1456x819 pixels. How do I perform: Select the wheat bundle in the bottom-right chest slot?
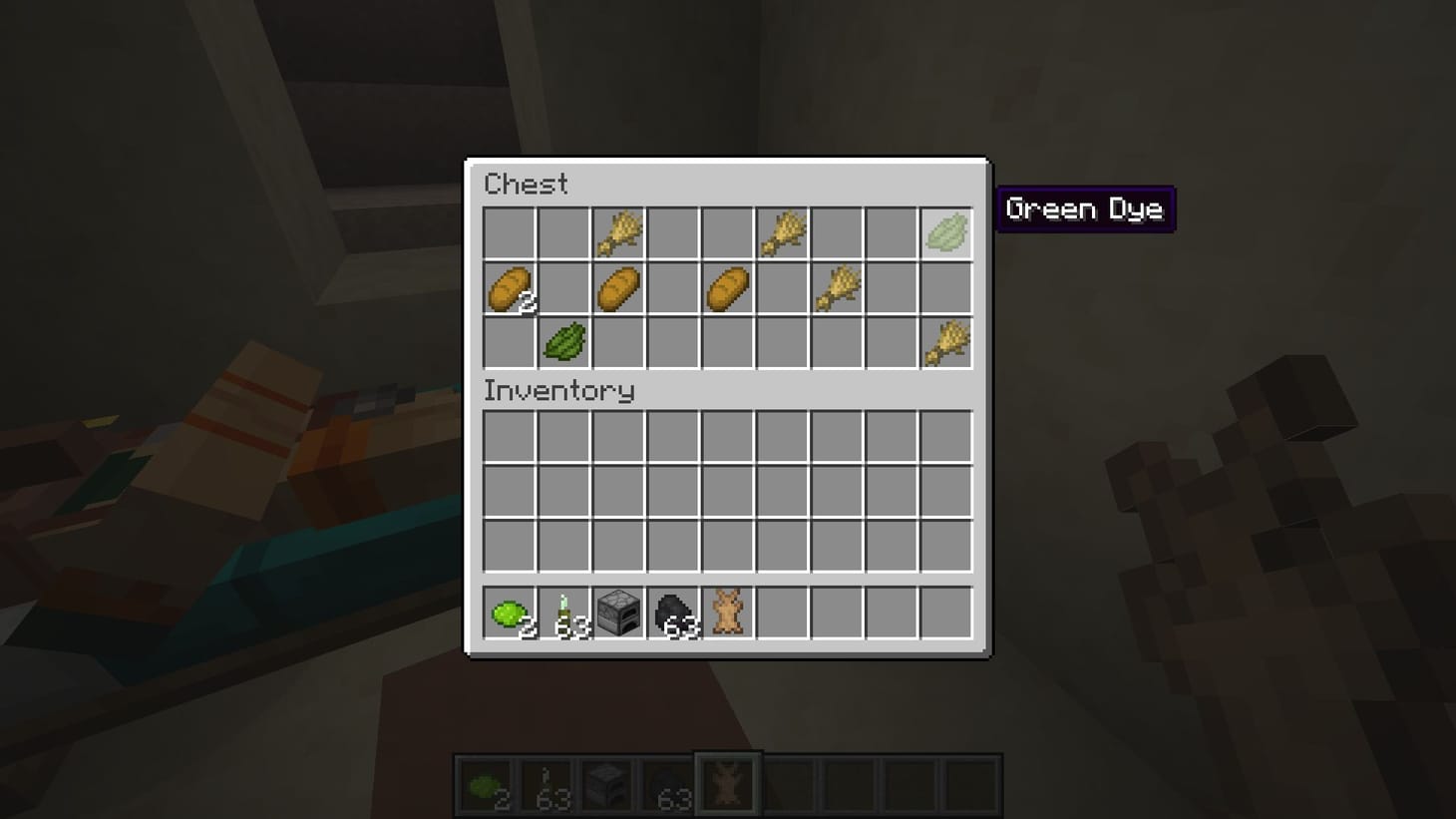coord(945,342)
